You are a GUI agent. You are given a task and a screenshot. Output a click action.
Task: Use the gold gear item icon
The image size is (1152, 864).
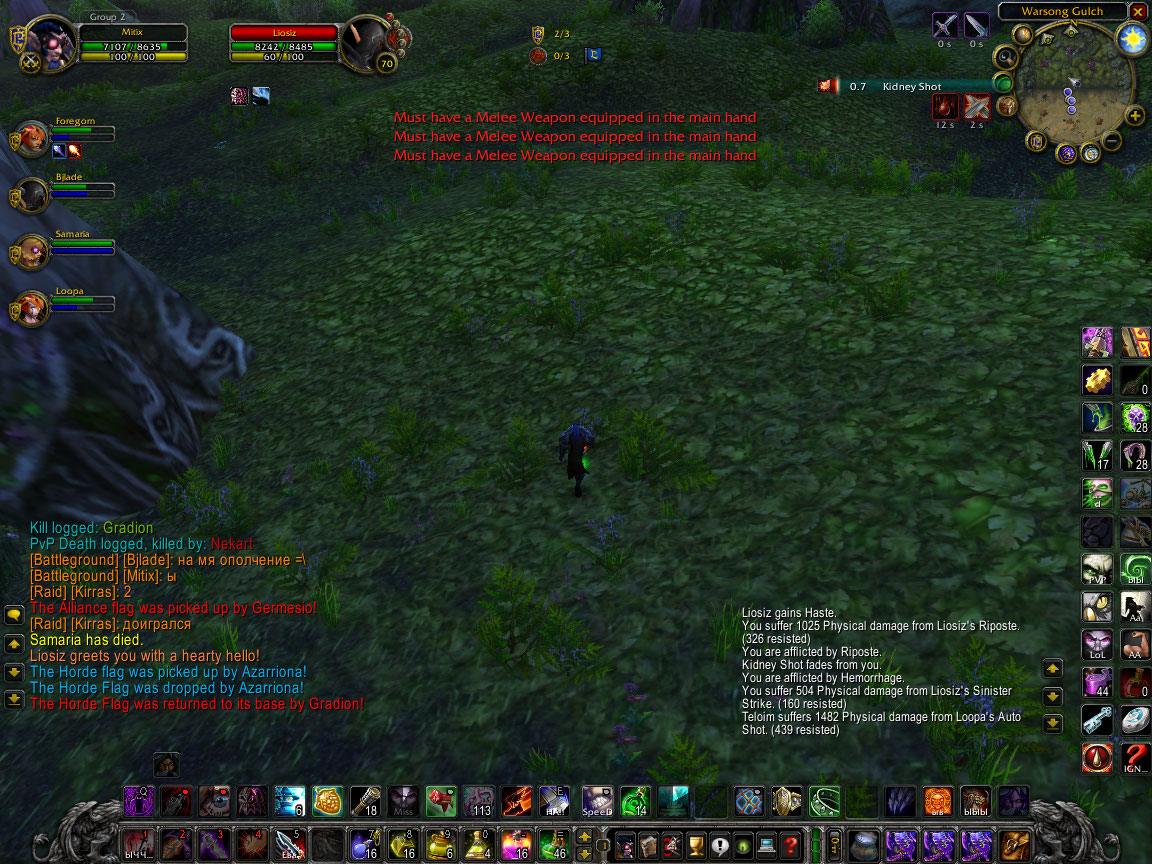pyautogui.click(x=1097, y=380)
